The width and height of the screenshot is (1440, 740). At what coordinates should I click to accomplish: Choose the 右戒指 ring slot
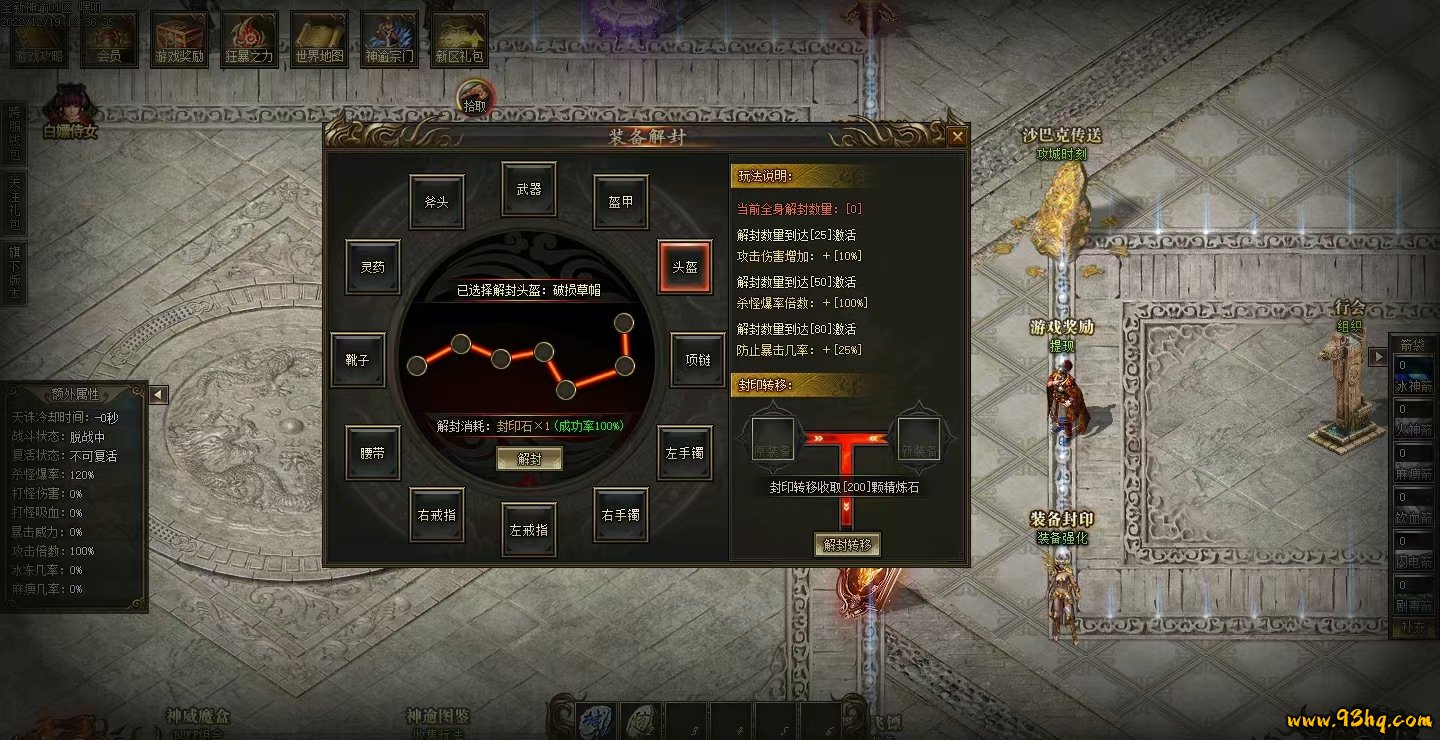[437, 515]
